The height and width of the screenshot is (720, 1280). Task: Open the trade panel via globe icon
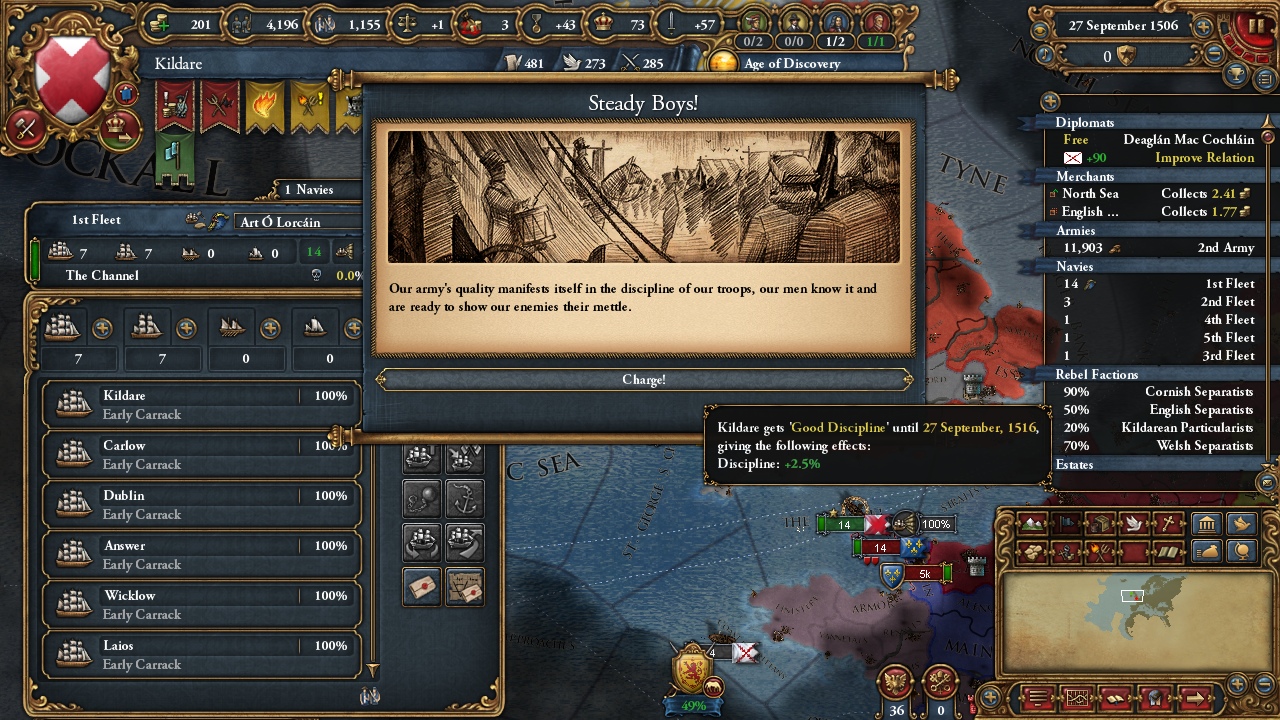point(1240,551)
